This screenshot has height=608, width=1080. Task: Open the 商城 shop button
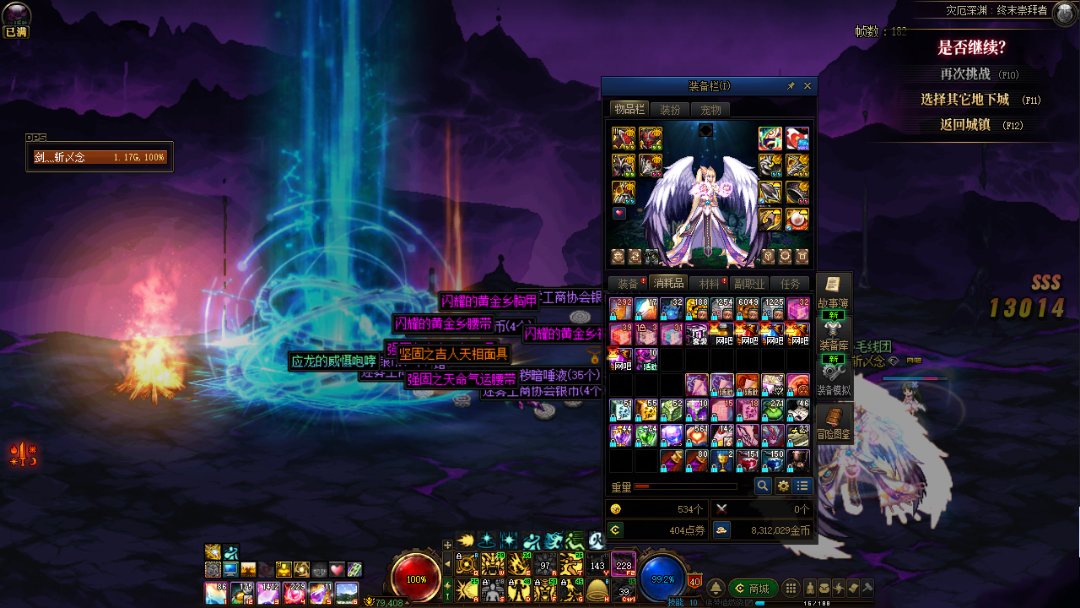pos(753,588)
